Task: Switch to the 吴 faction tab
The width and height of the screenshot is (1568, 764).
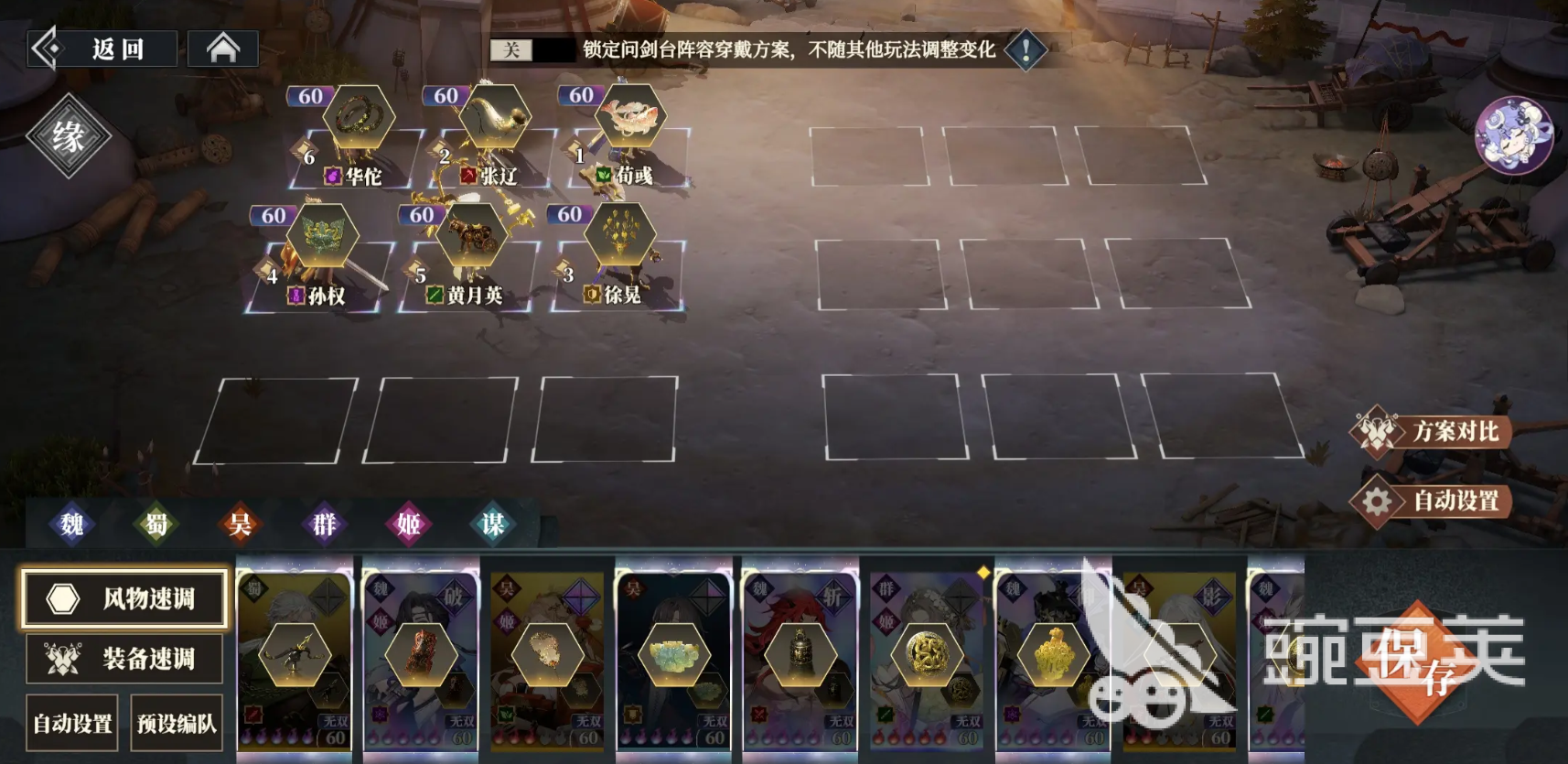Action: pyautogui.click(x=240, y=525)
